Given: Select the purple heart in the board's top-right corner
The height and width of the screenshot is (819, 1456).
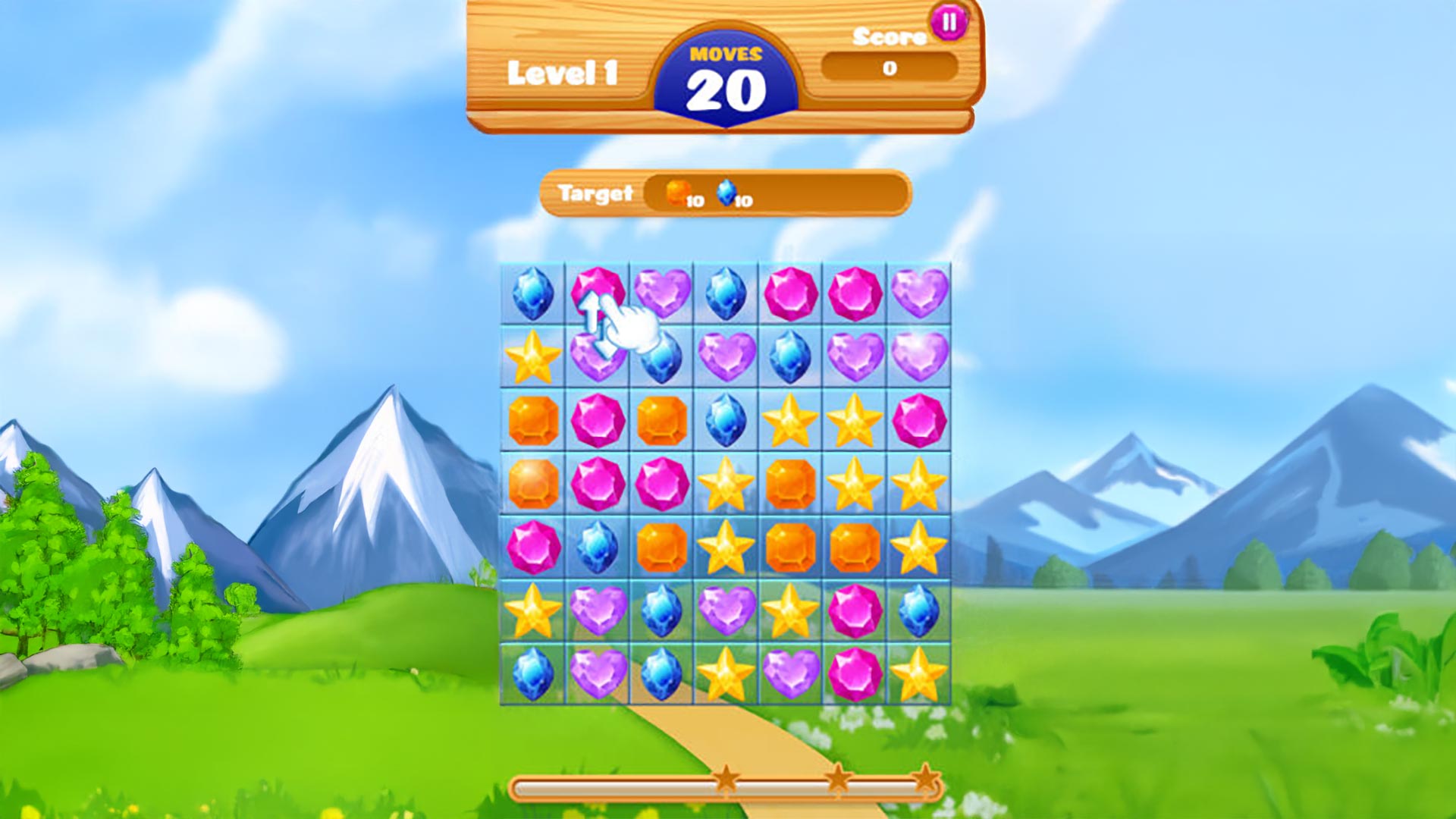Looking at the screenshot, I should tap(919, 293).
